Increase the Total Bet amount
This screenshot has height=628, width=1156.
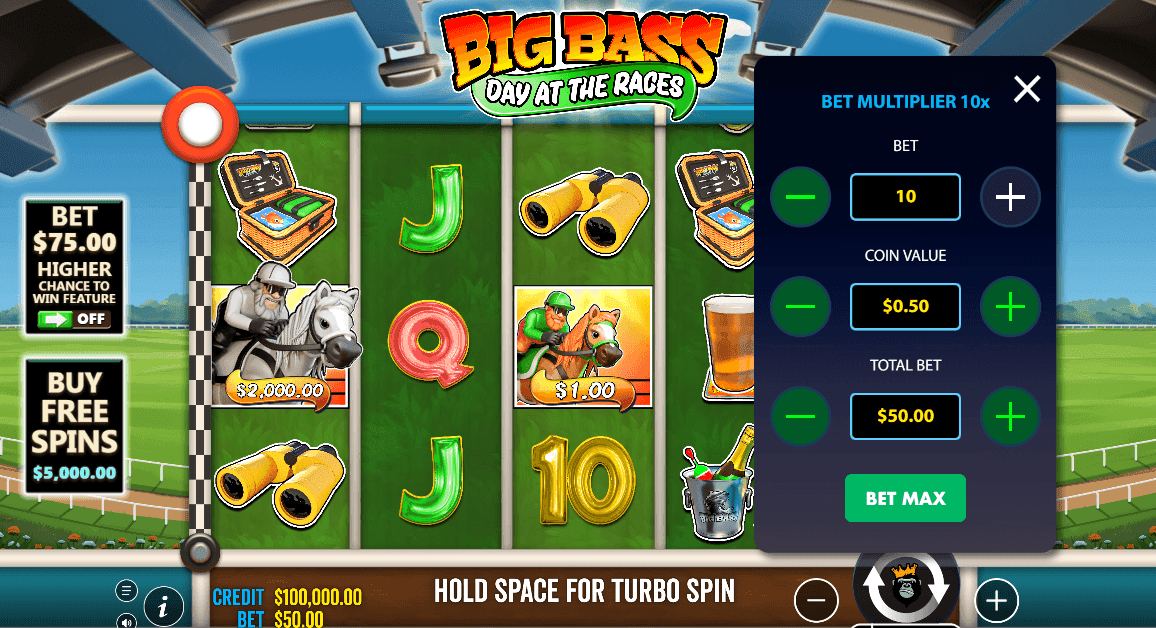coord(1010,417)
